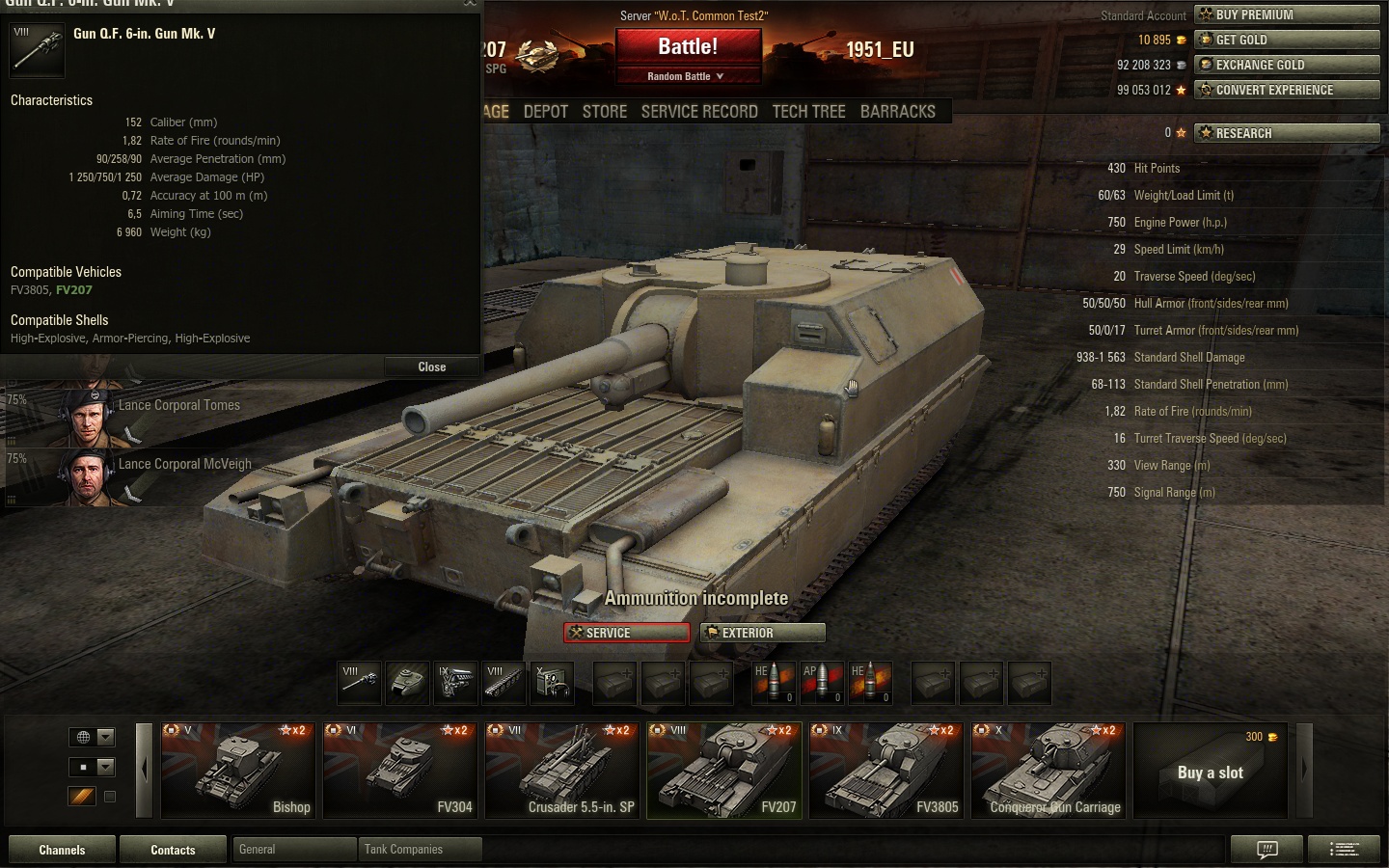Viewport: 1389px width, 868px height.
Task: Open the Depot tab
Action: click(x=545, y=112)
